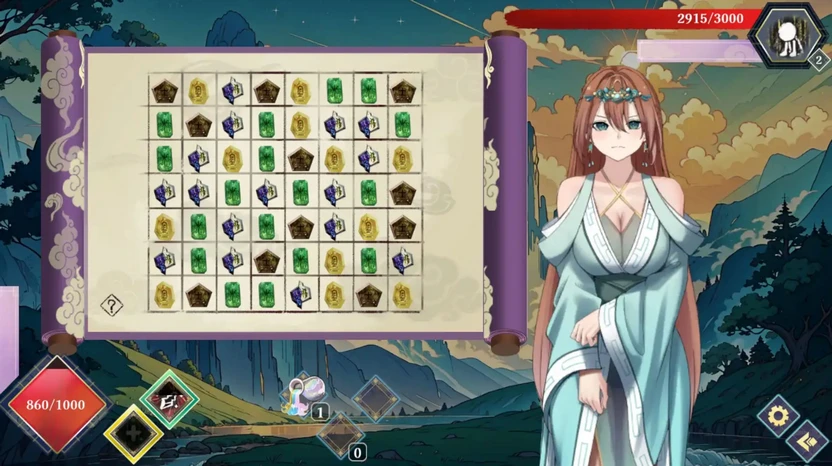
Task: Open the question mark help icon
Action: (x=111, y=305)
